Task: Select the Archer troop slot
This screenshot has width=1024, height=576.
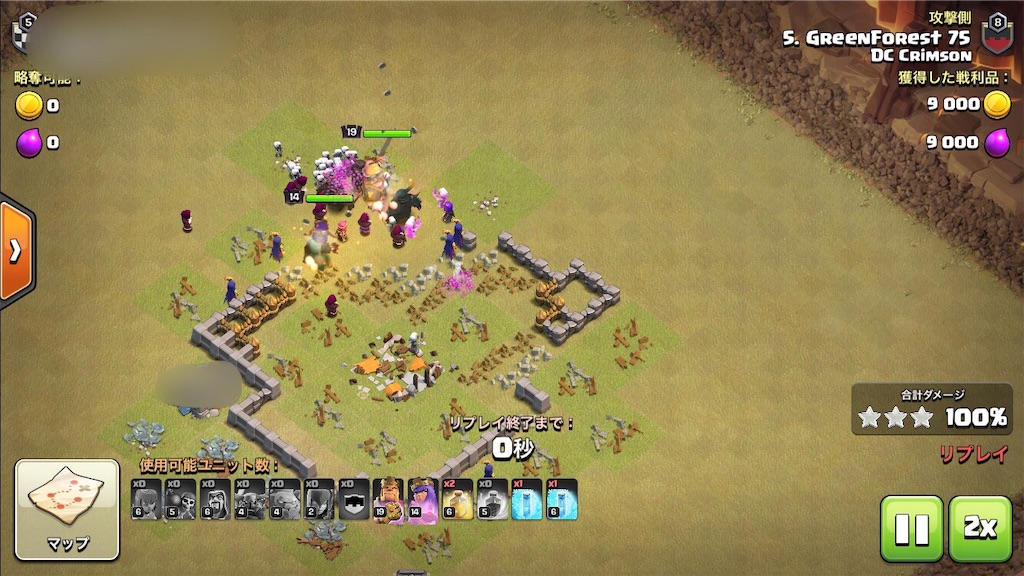Action: tap(146, 500)
